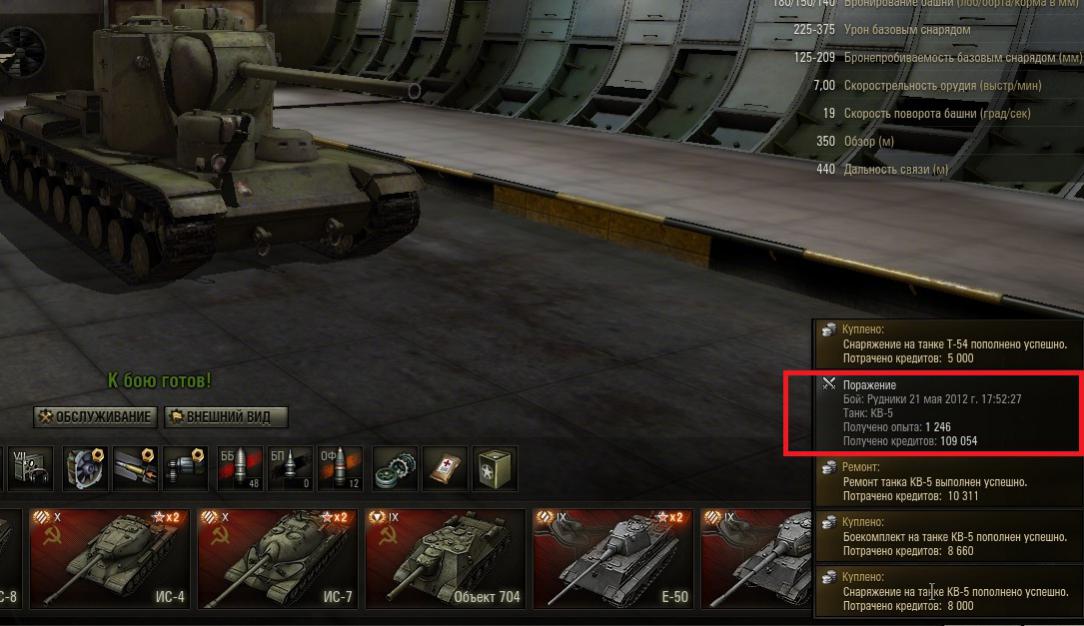Select the ОФ high-explosive shell slot
The width and height of the screenshot is (1084, 626).
click(340, 468)
